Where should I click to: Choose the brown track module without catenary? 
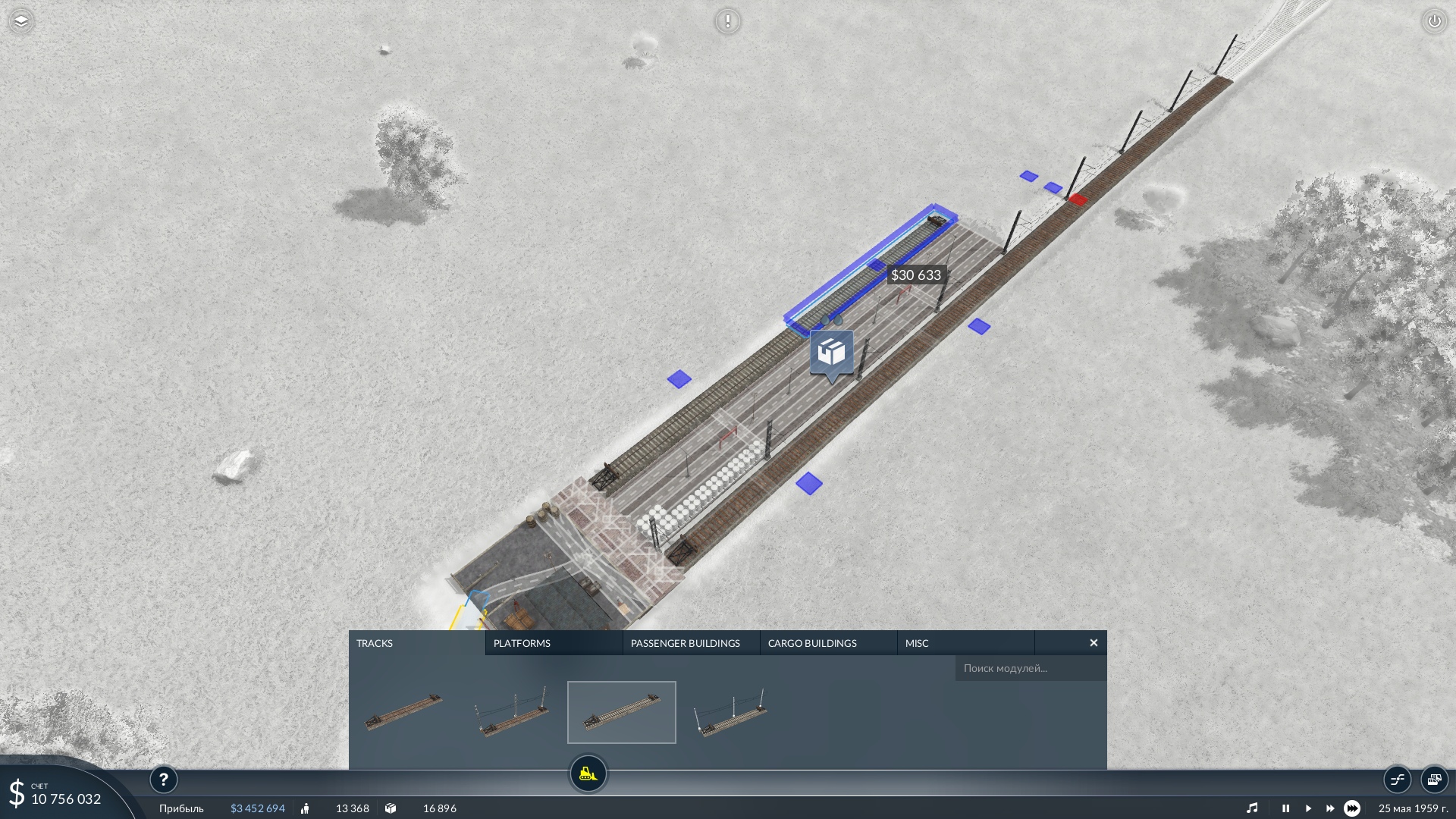(403, 712)
